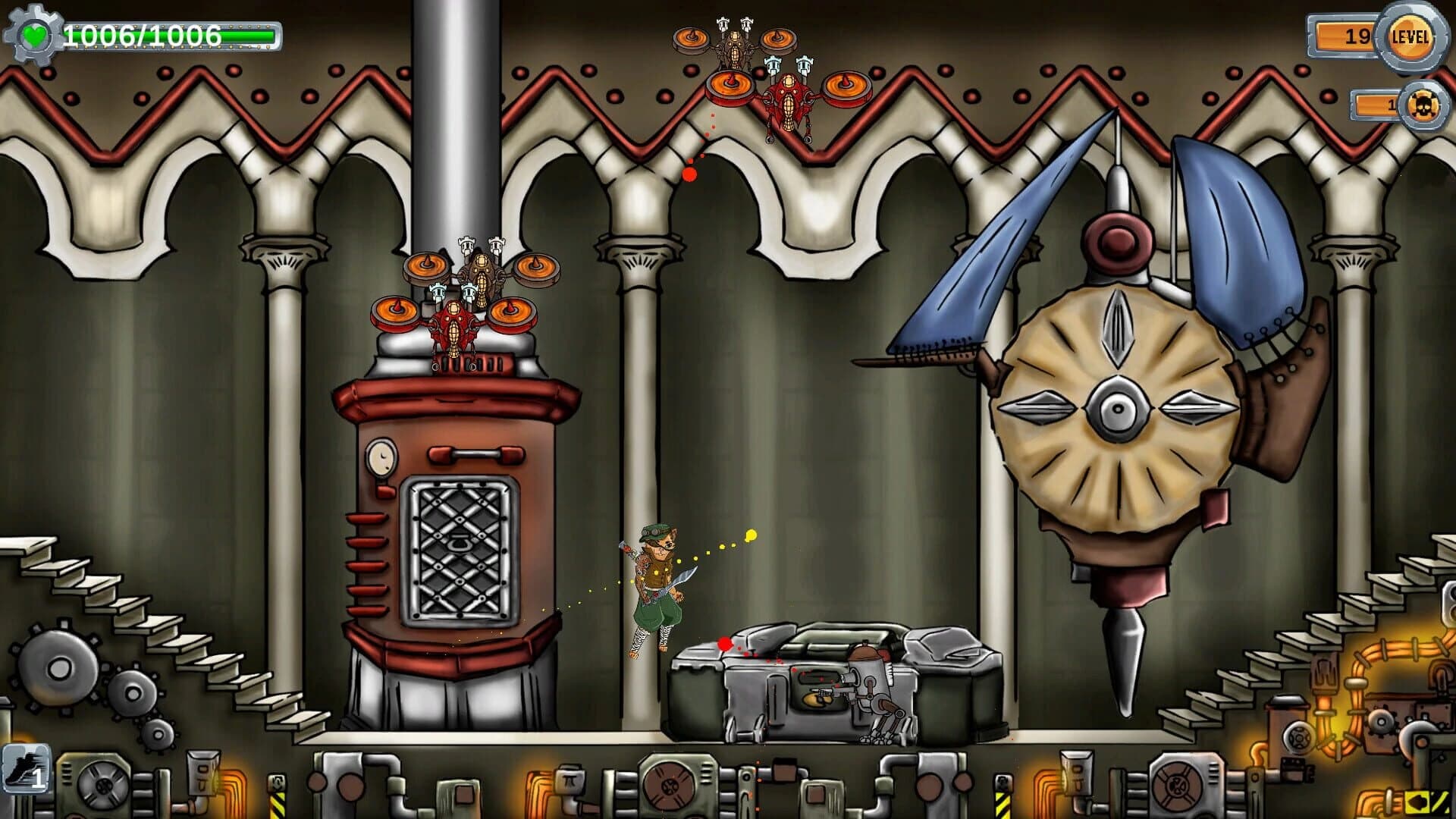1456x819 pixels.
Task: Select the LEVEL medallion badge
Action: coord(1412,36)
